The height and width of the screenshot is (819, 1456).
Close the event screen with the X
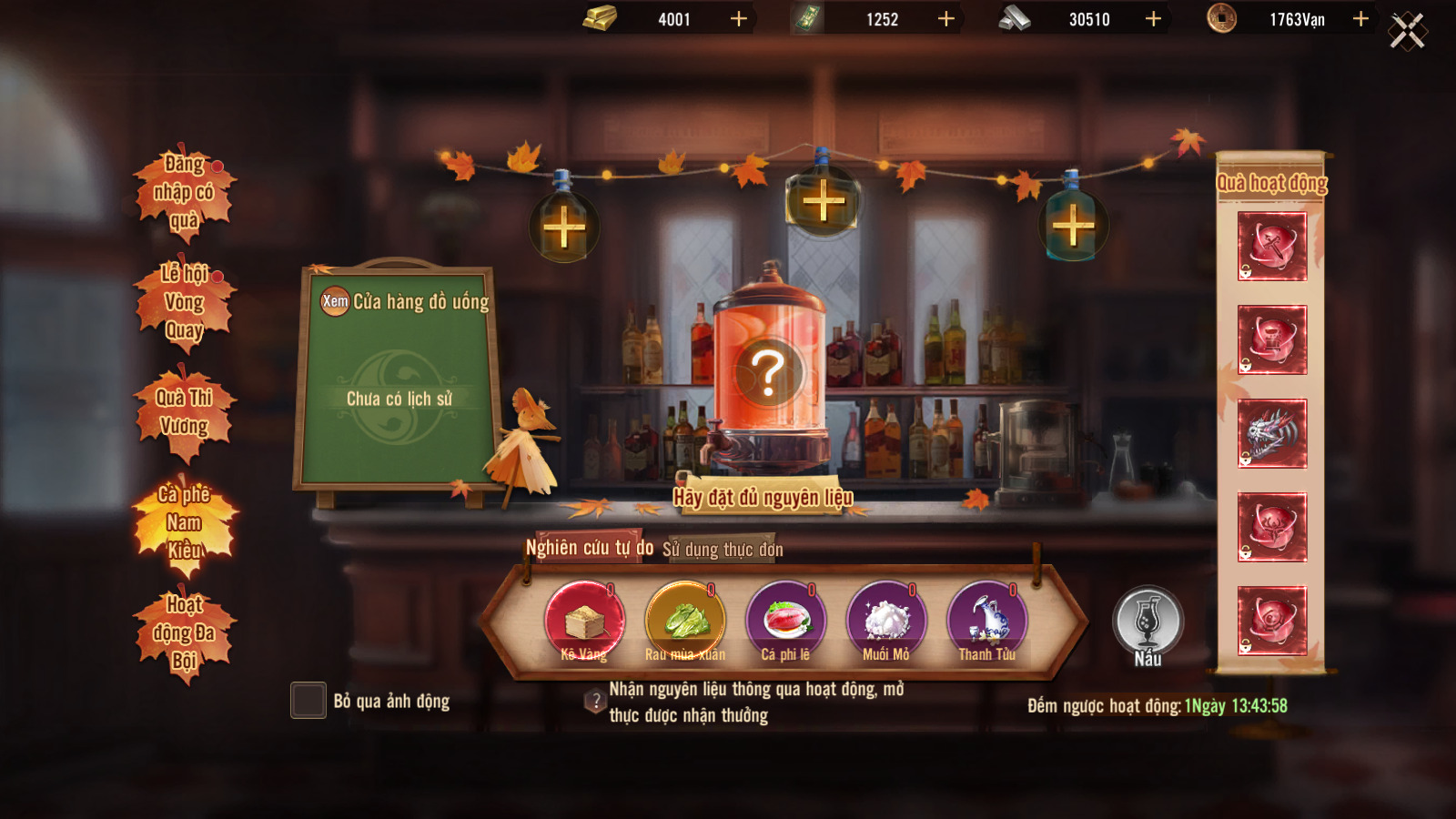click(x=1407, y=31)
